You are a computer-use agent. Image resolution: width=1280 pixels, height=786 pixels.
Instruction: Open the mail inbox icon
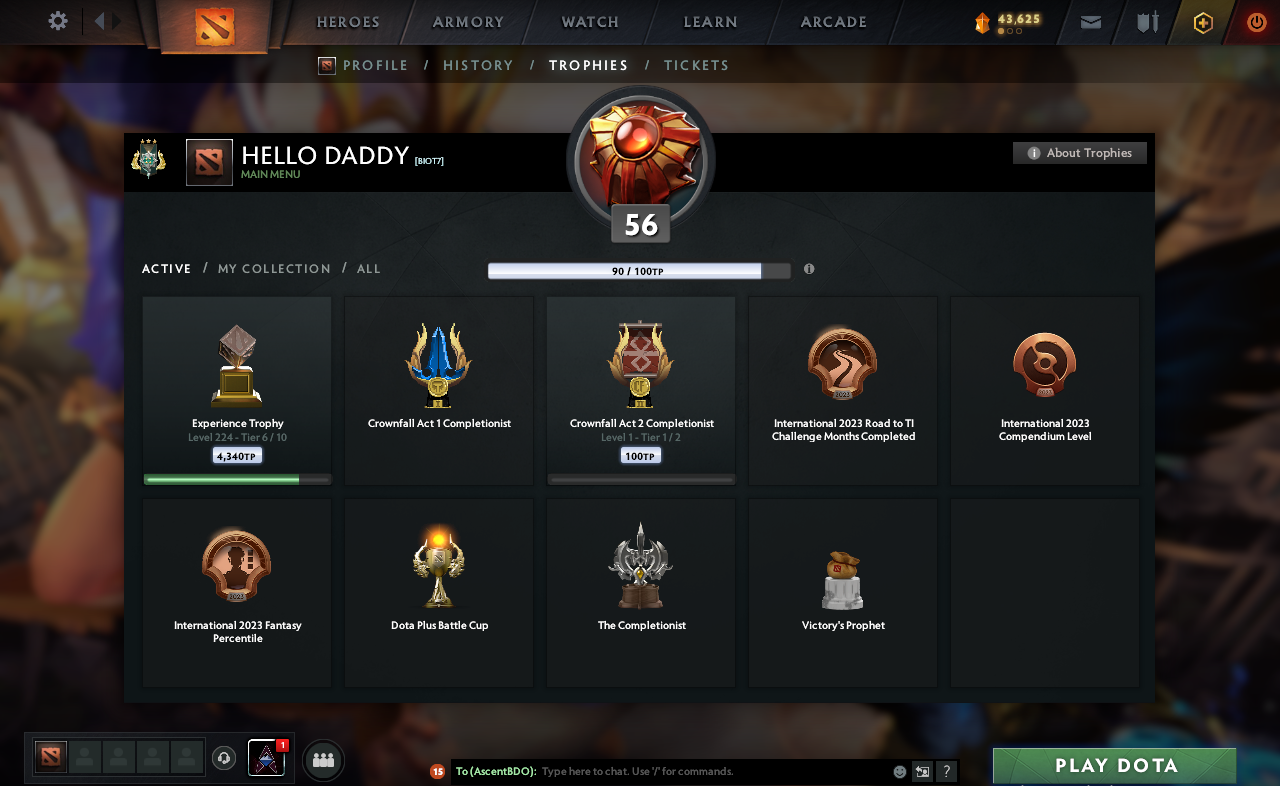click(1090, 22)
